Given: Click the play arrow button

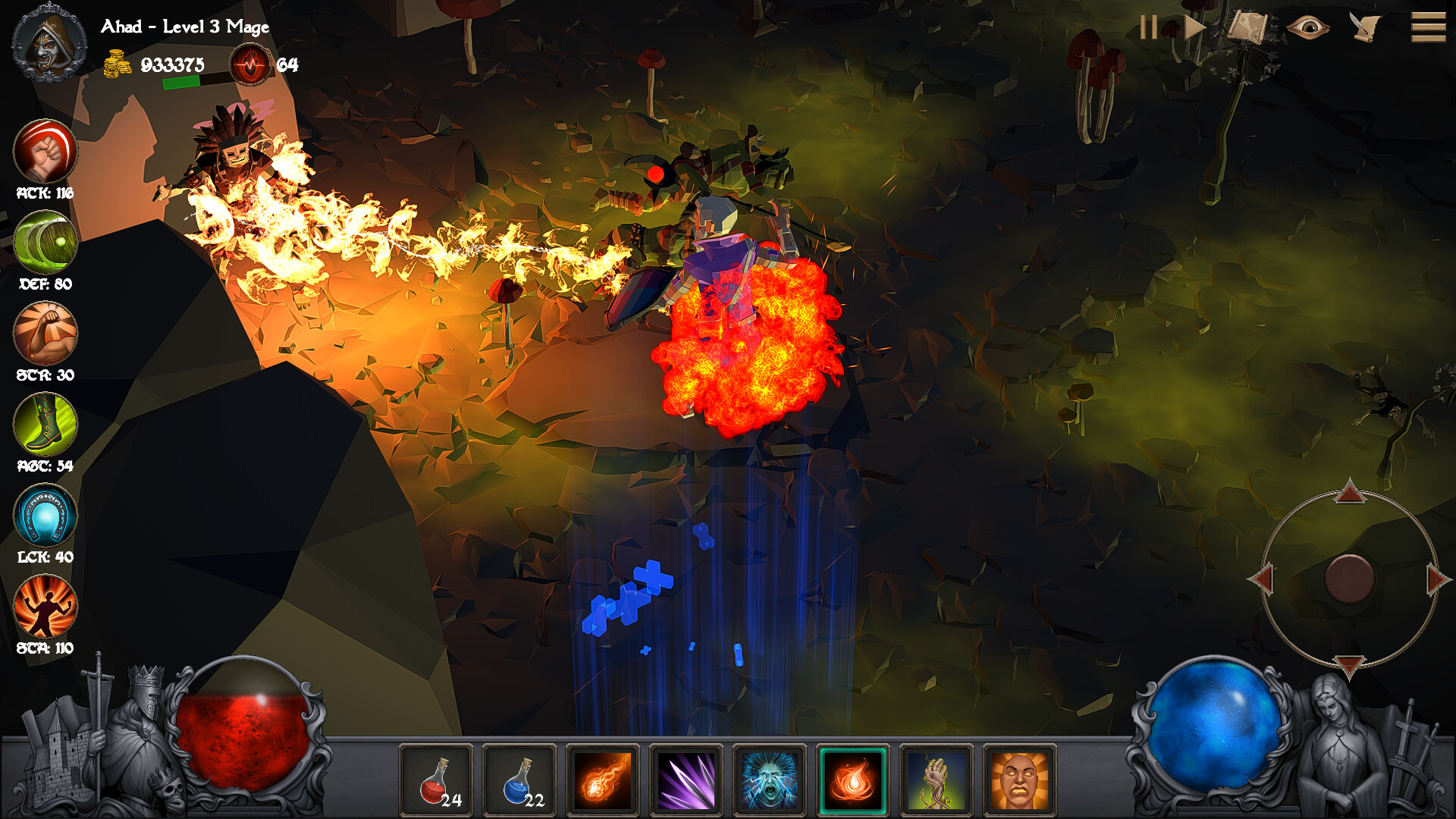Looking at the screenshot, I should 1194,28.
